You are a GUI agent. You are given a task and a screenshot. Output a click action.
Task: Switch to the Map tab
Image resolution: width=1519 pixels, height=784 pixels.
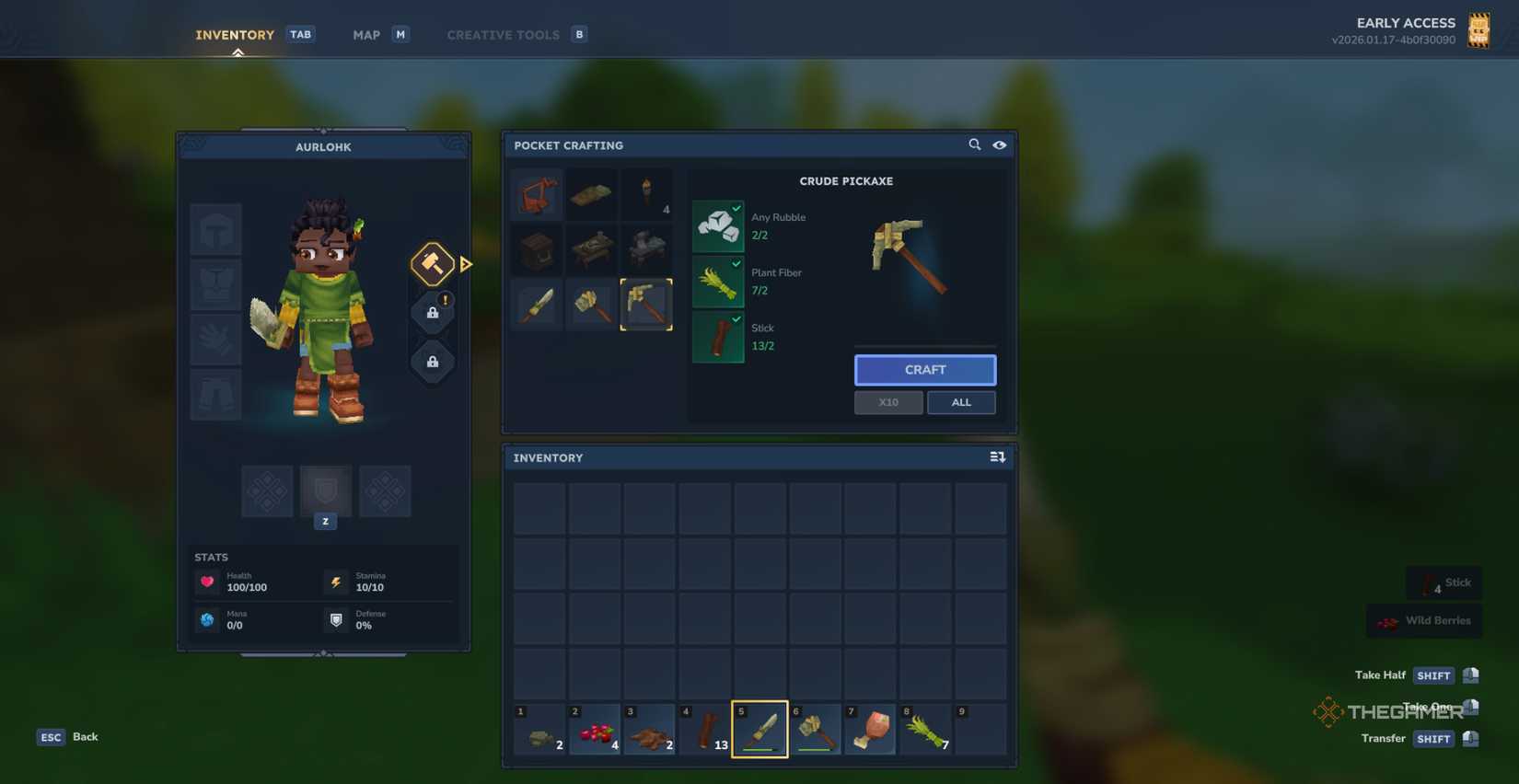[x=365, y=34]
